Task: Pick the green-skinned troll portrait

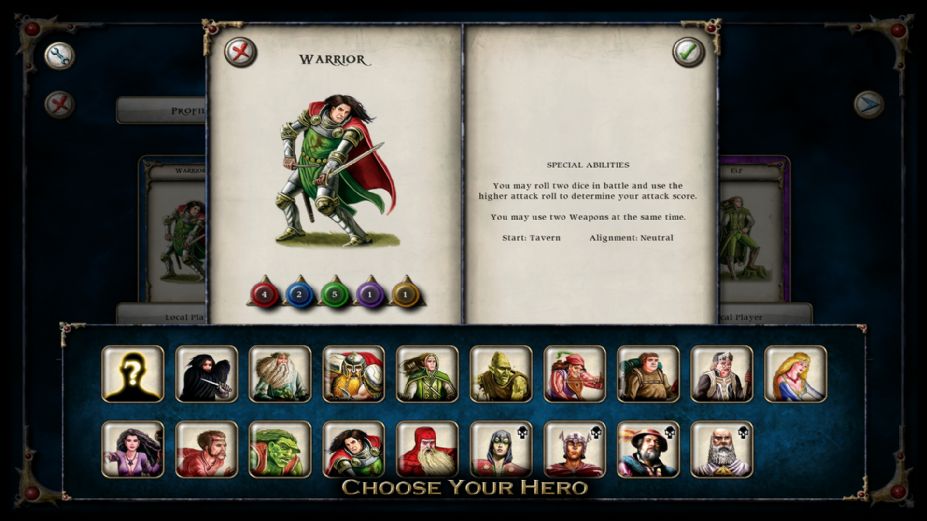Action: point(280,449)
